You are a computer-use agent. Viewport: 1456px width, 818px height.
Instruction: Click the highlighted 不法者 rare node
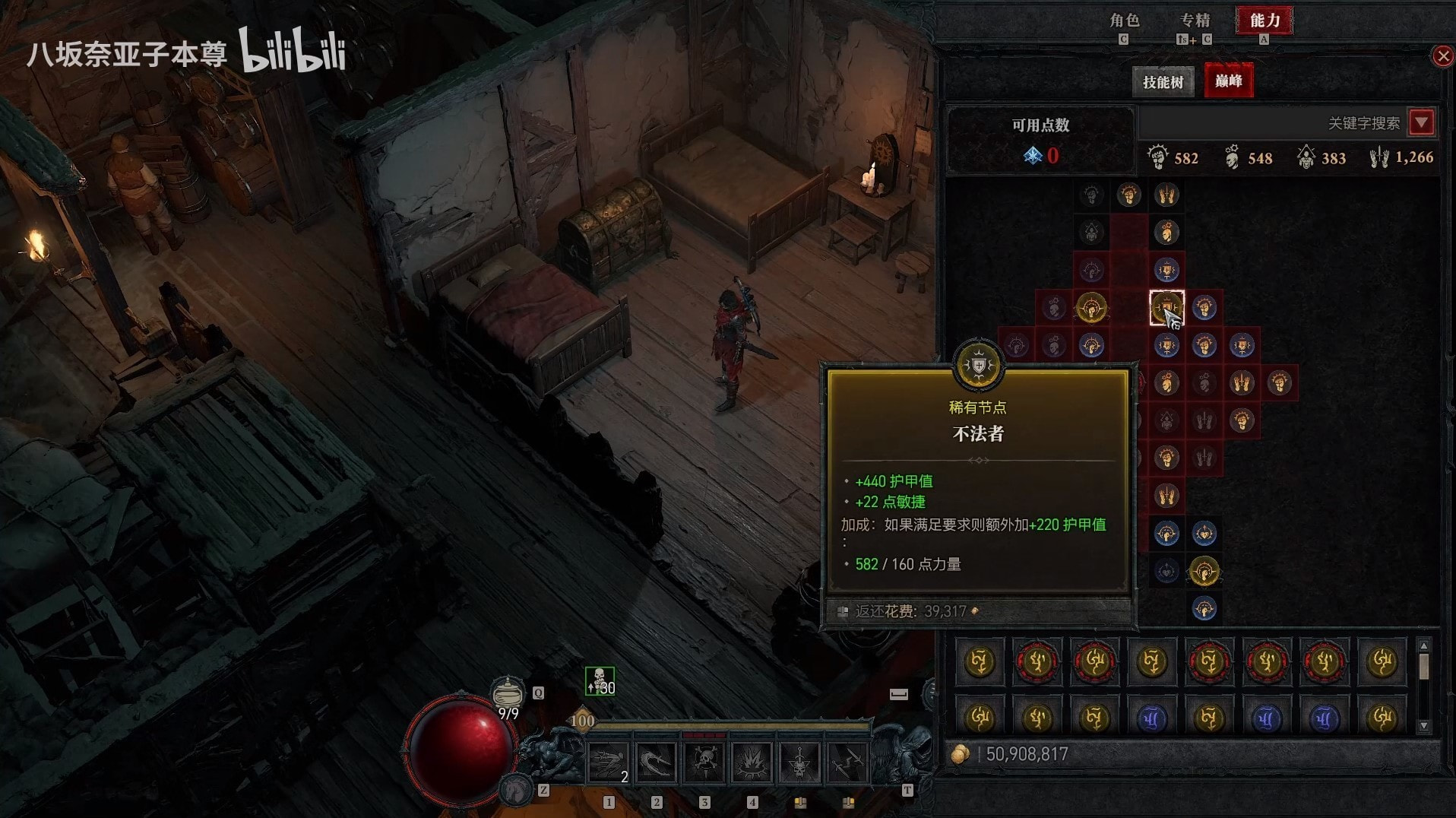pos(1166,308)
